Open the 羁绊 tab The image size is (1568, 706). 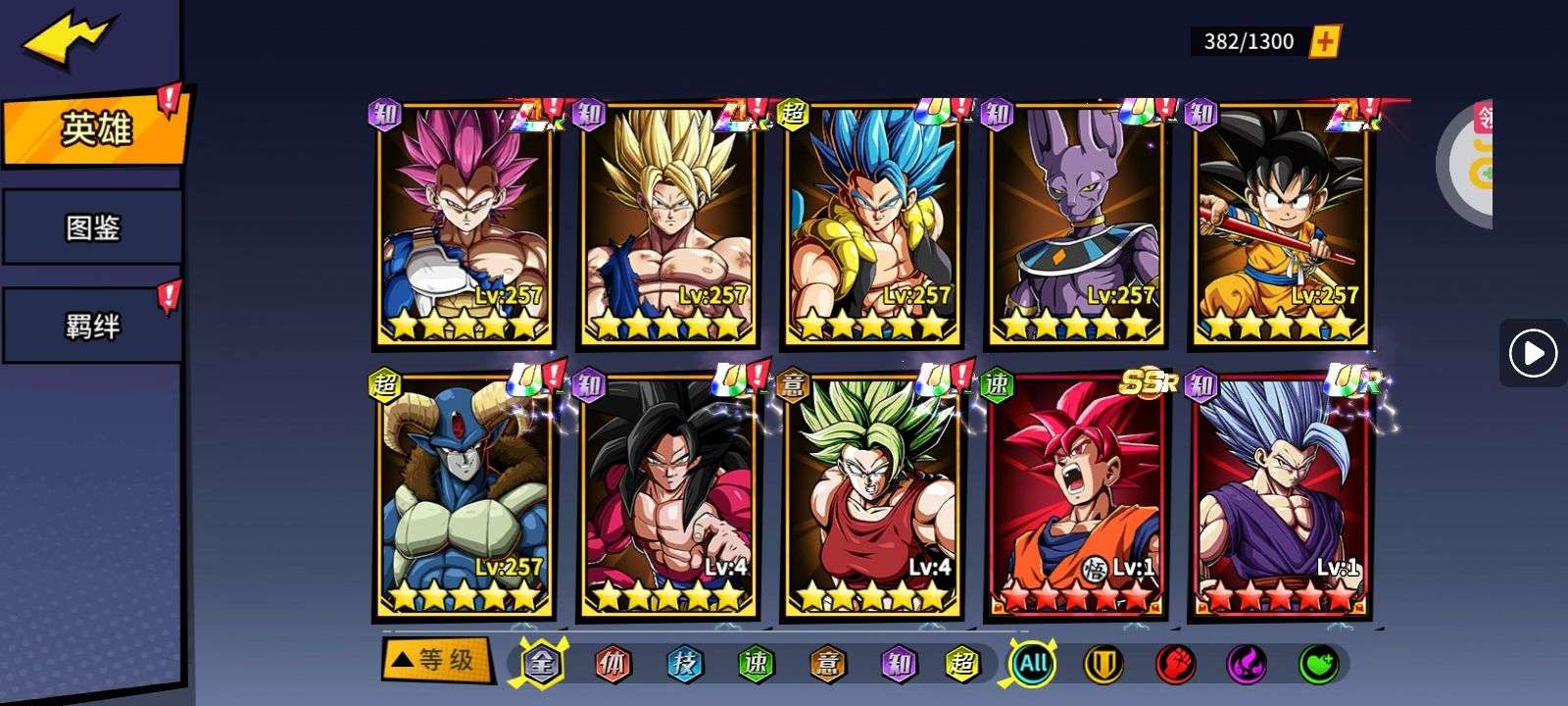tap(92, 326)
